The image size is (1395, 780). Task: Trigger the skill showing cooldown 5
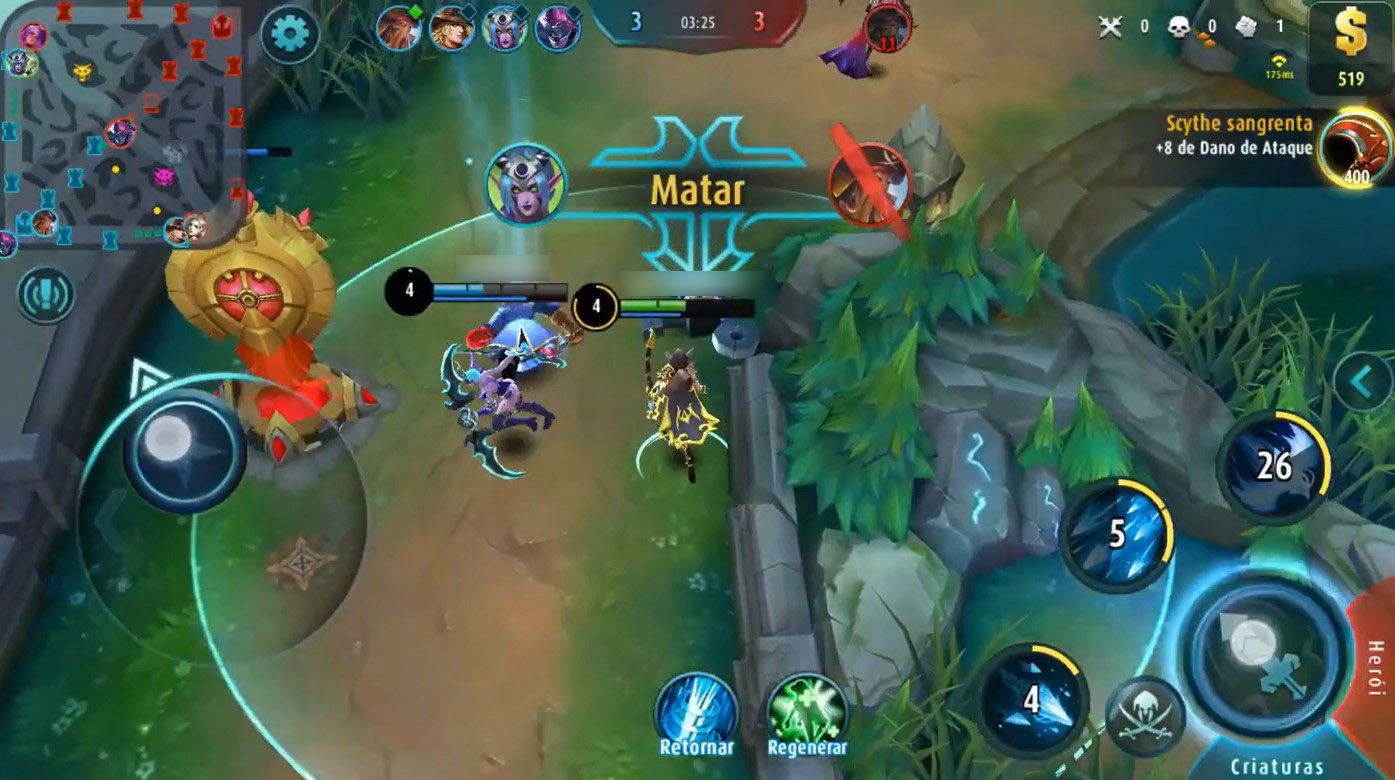click(1115, 534)
